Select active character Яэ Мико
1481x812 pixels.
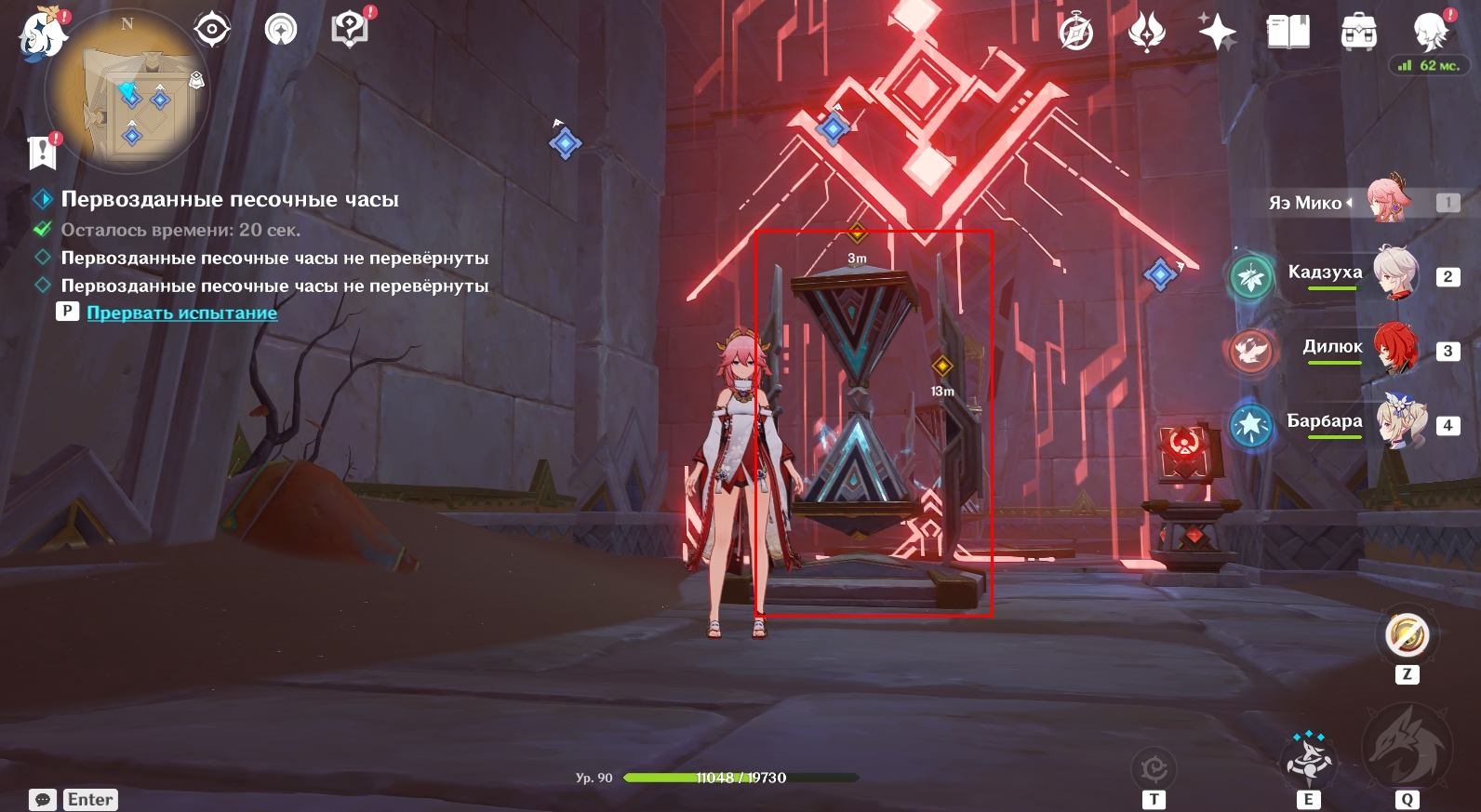(1305, 203)
